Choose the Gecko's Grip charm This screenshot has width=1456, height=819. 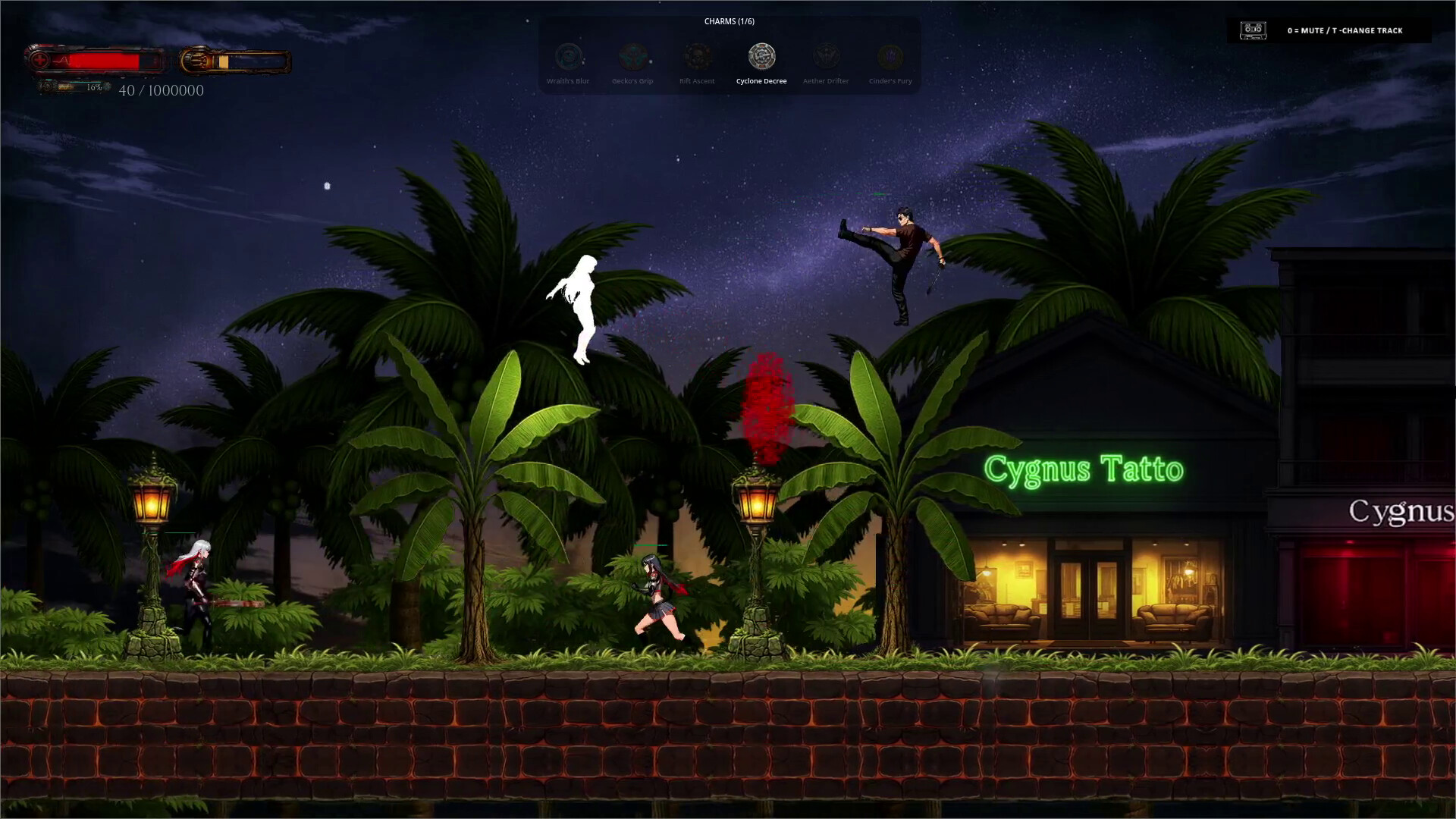coord(632,57)
